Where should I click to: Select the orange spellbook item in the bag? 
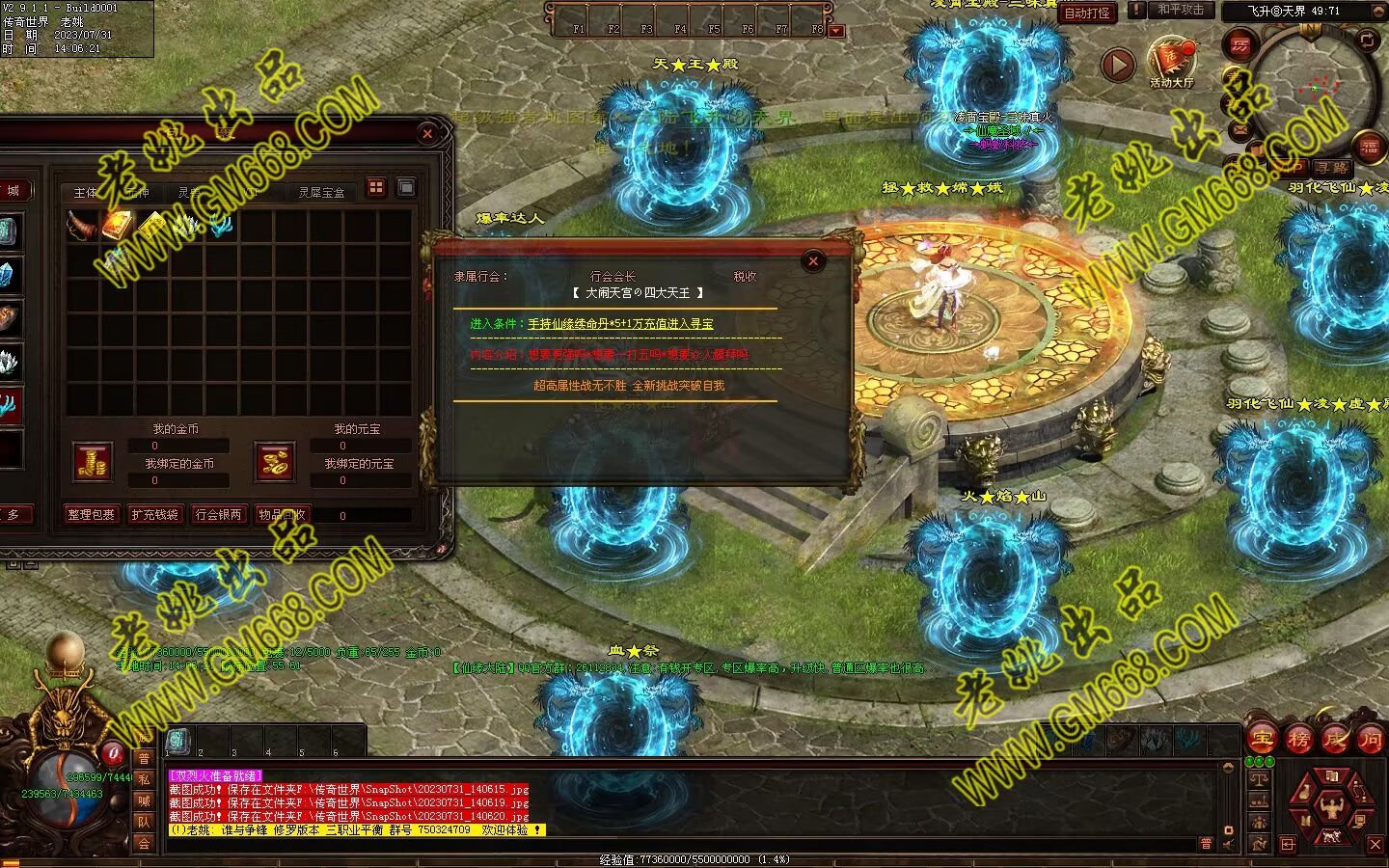(117, 226)
